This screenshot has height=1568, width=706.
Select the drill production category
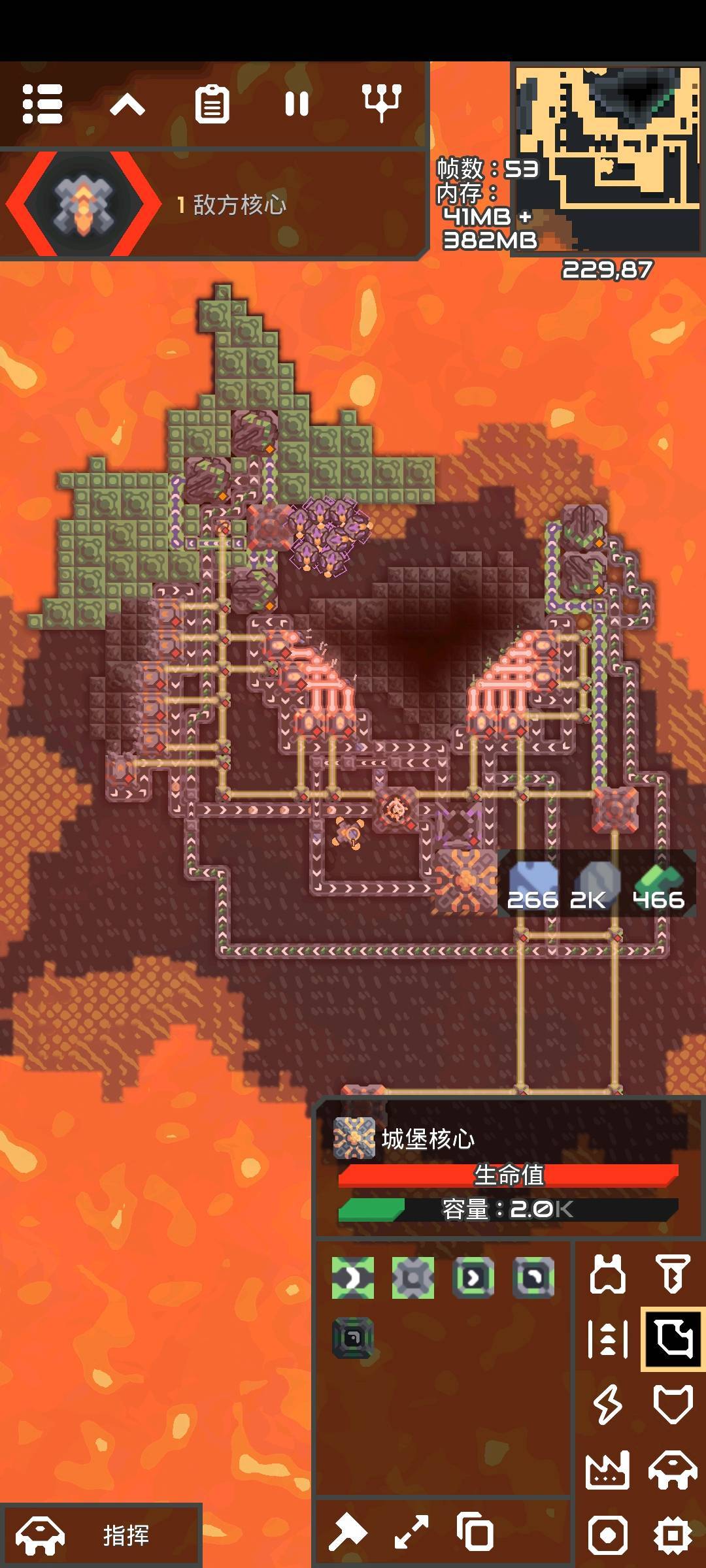(x=673, y=1275)
